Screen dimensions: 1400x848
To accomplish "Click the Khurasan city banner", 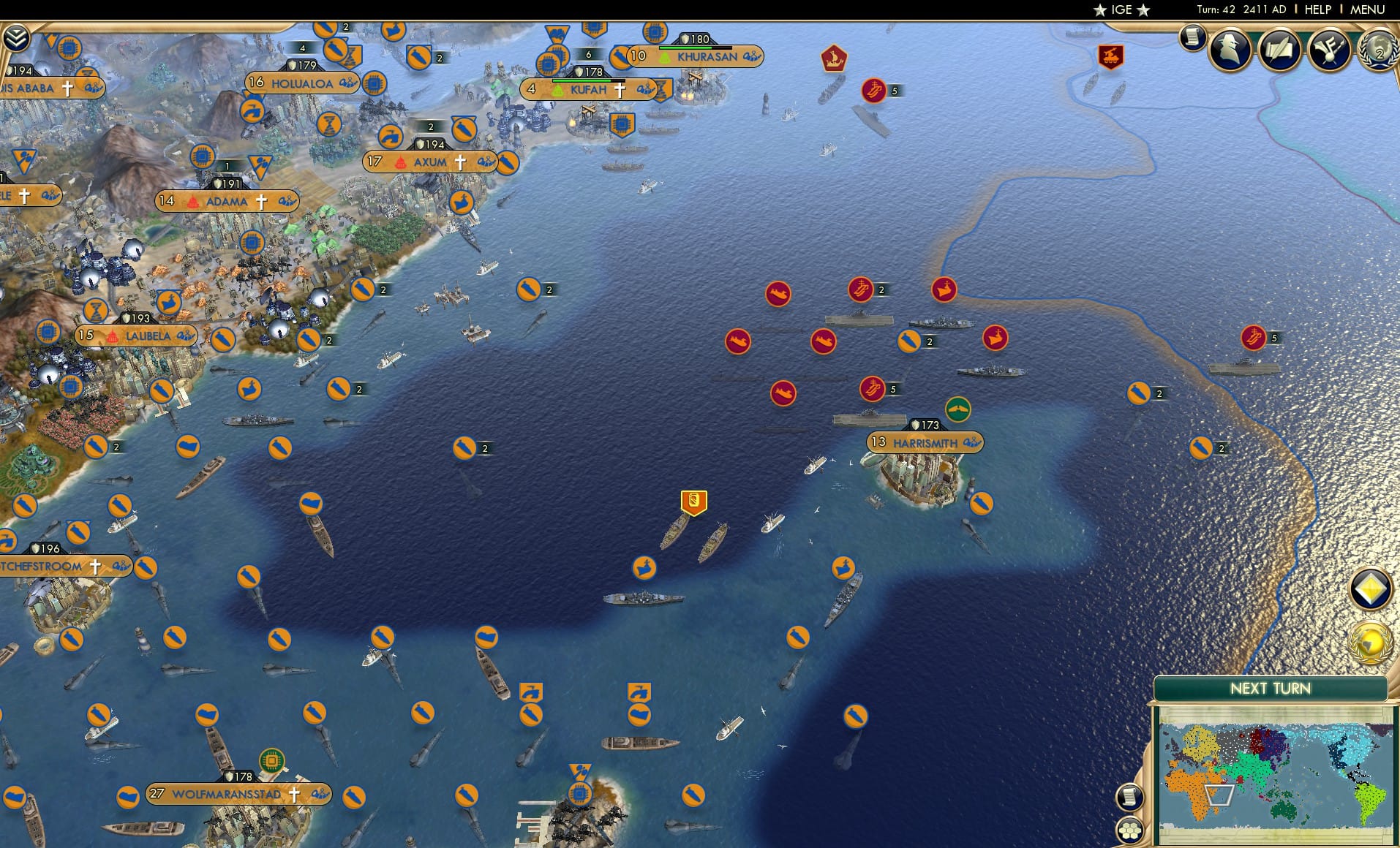I will pyautogui.click(x=697, y=55).
